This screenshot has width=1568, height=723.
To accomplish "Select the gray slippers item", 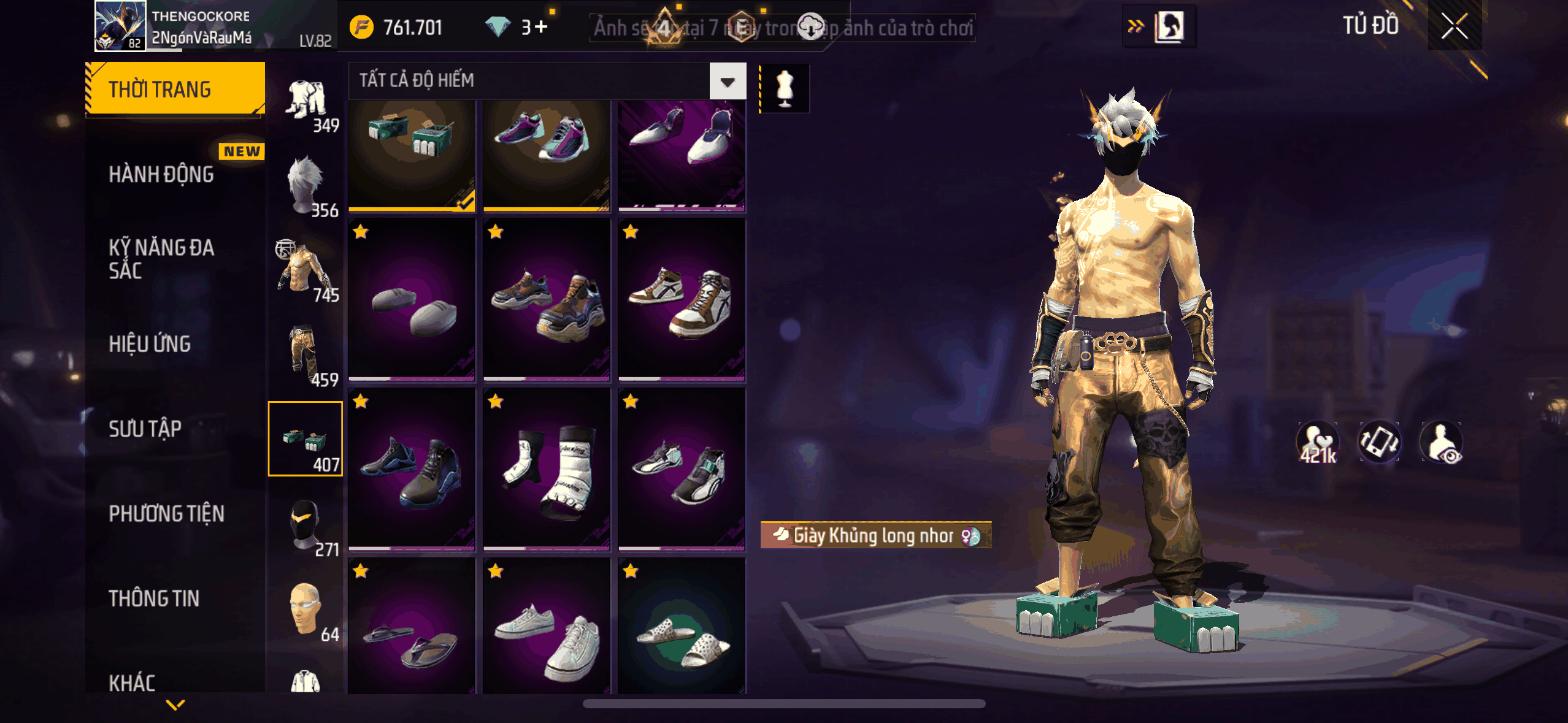I will tap(412, 300).
